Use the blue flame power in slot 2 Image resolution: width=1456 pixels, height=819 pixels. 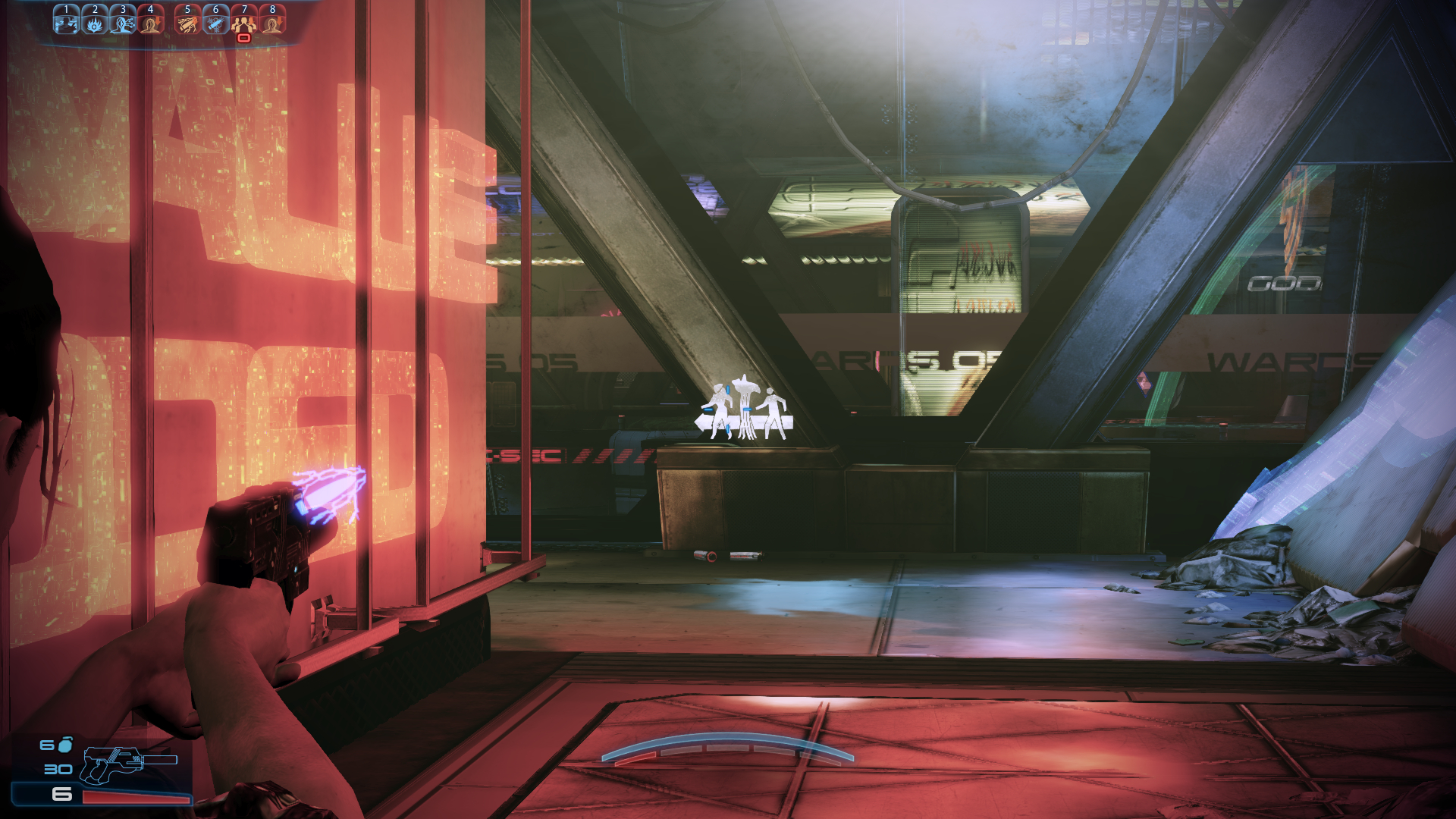95,22
